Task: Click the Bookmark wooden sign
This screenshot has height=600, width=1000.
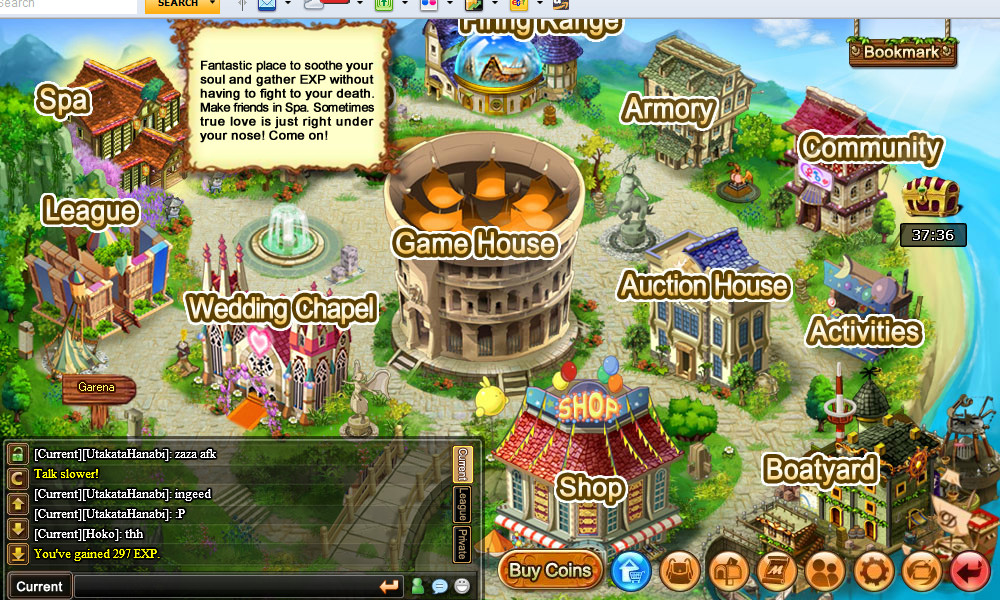Action: (902, 51)
